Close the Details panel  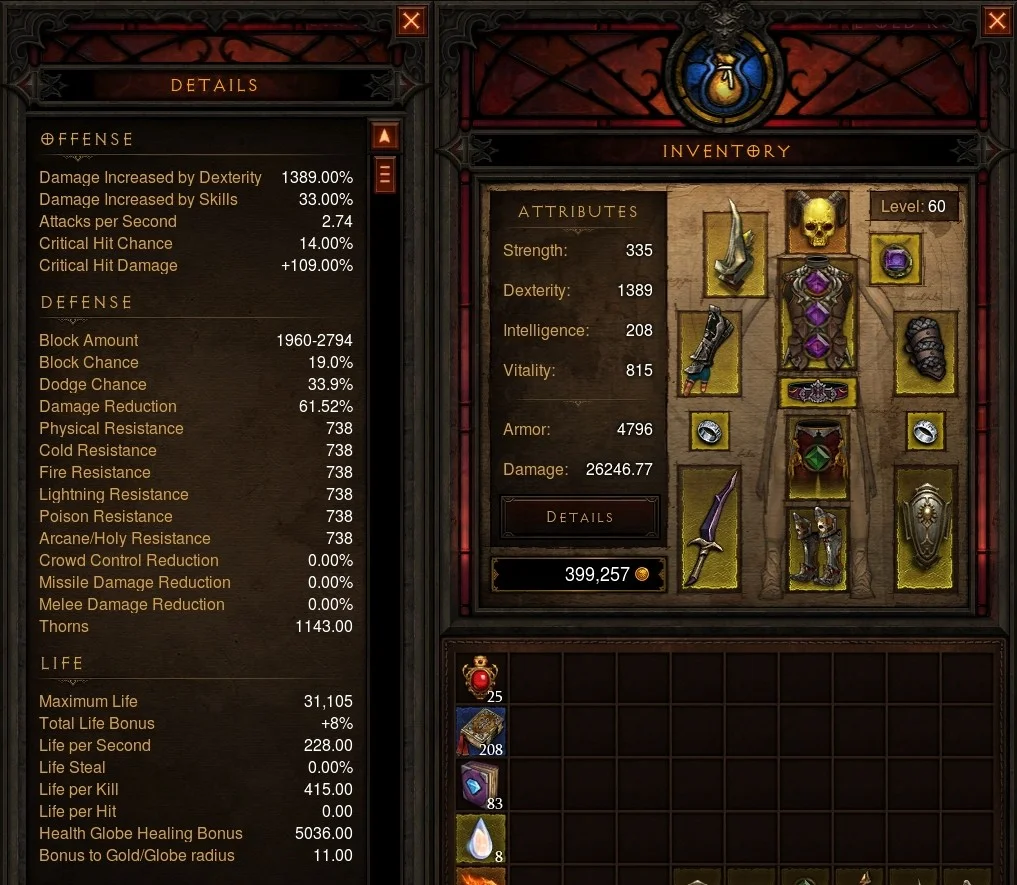(411, 21)
